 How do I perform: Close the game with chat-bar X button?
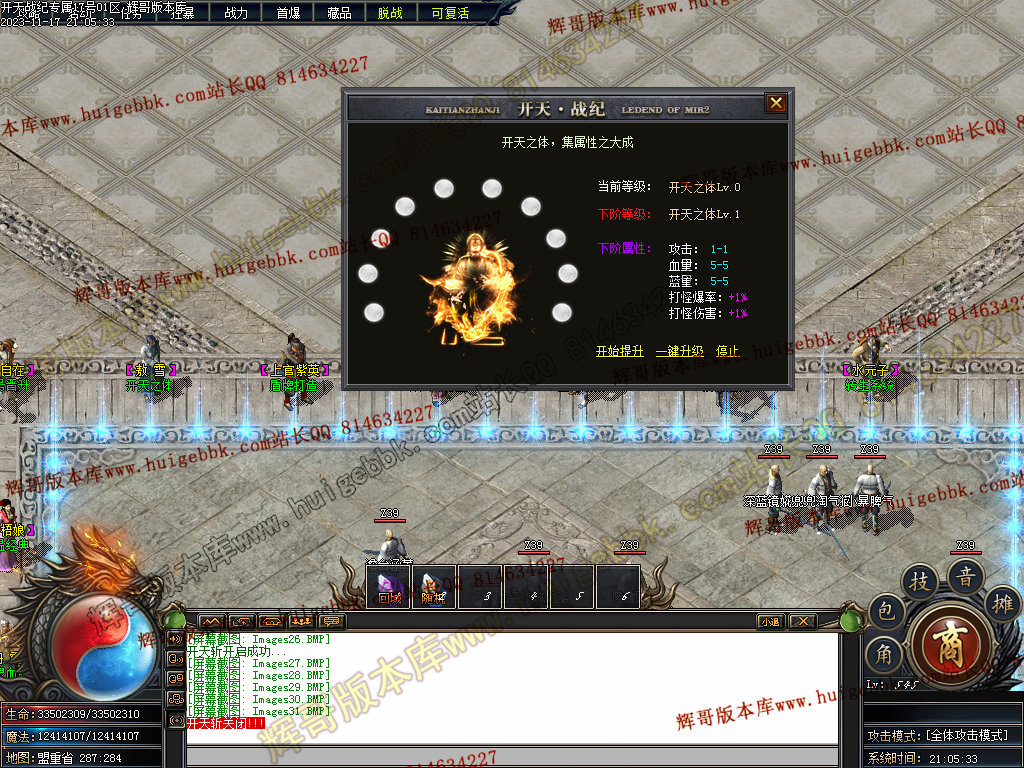point(802,621)
